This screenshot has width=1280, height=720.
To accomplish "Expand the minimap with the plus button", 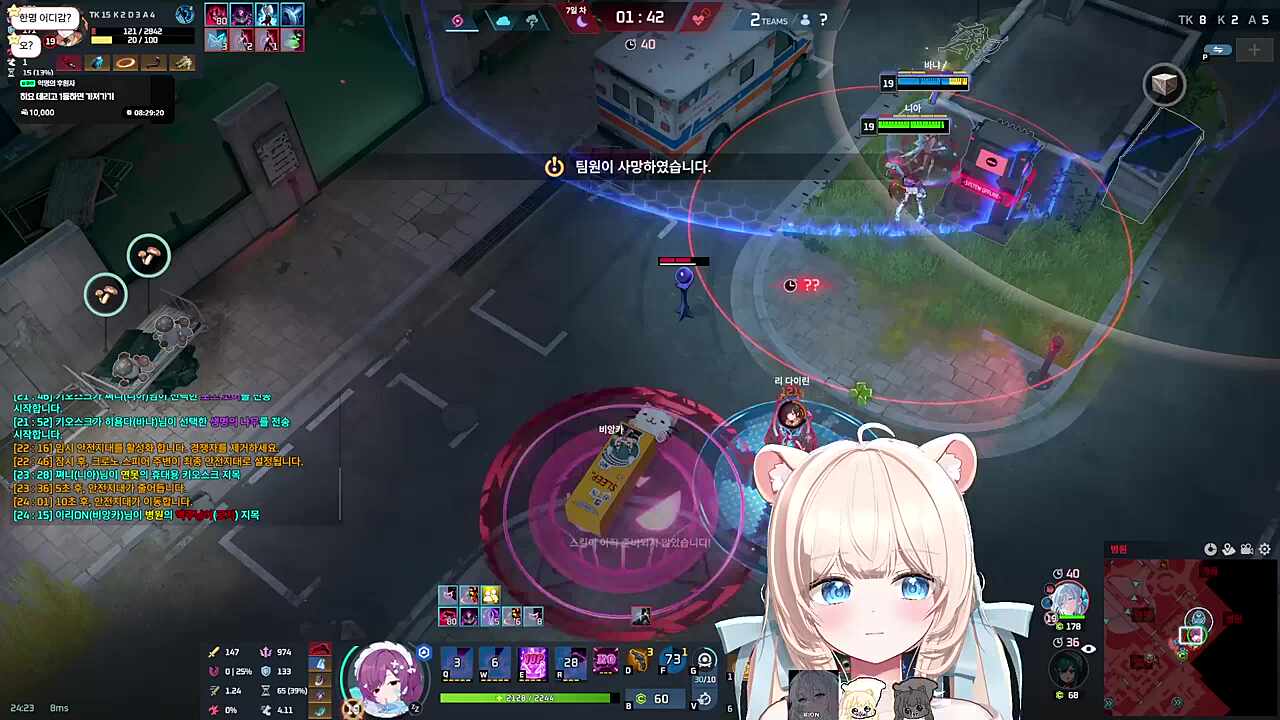I will click(1254, 49).
